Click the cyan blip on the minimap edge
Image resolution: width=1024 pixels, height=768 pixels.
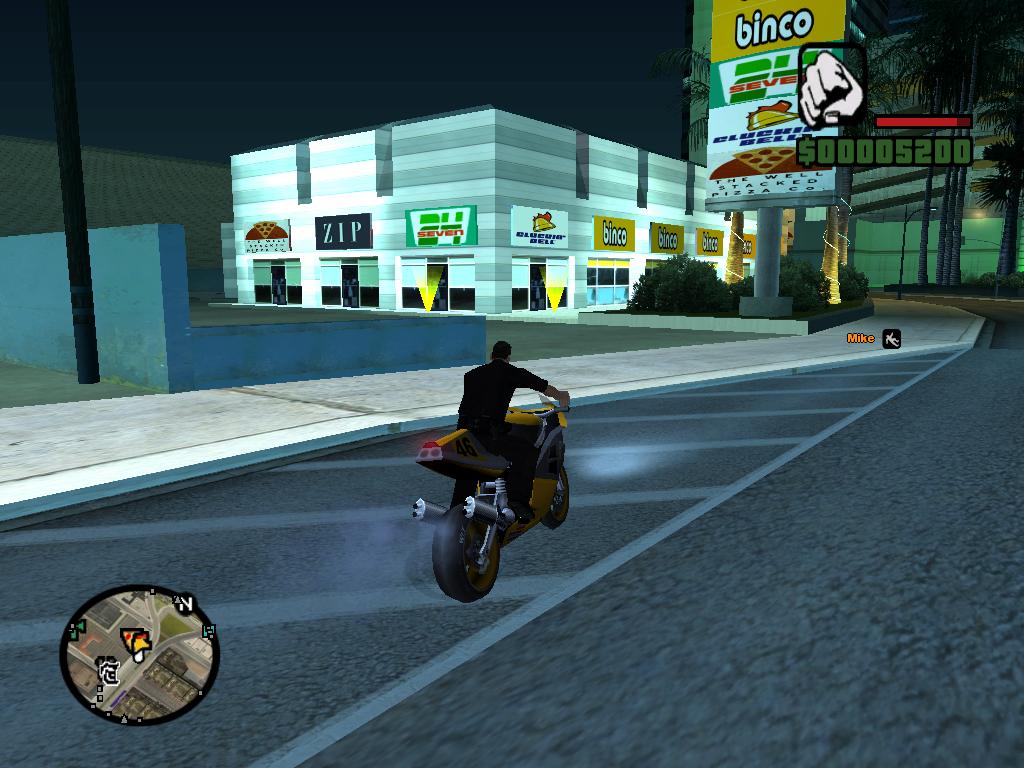click(209, 631)
